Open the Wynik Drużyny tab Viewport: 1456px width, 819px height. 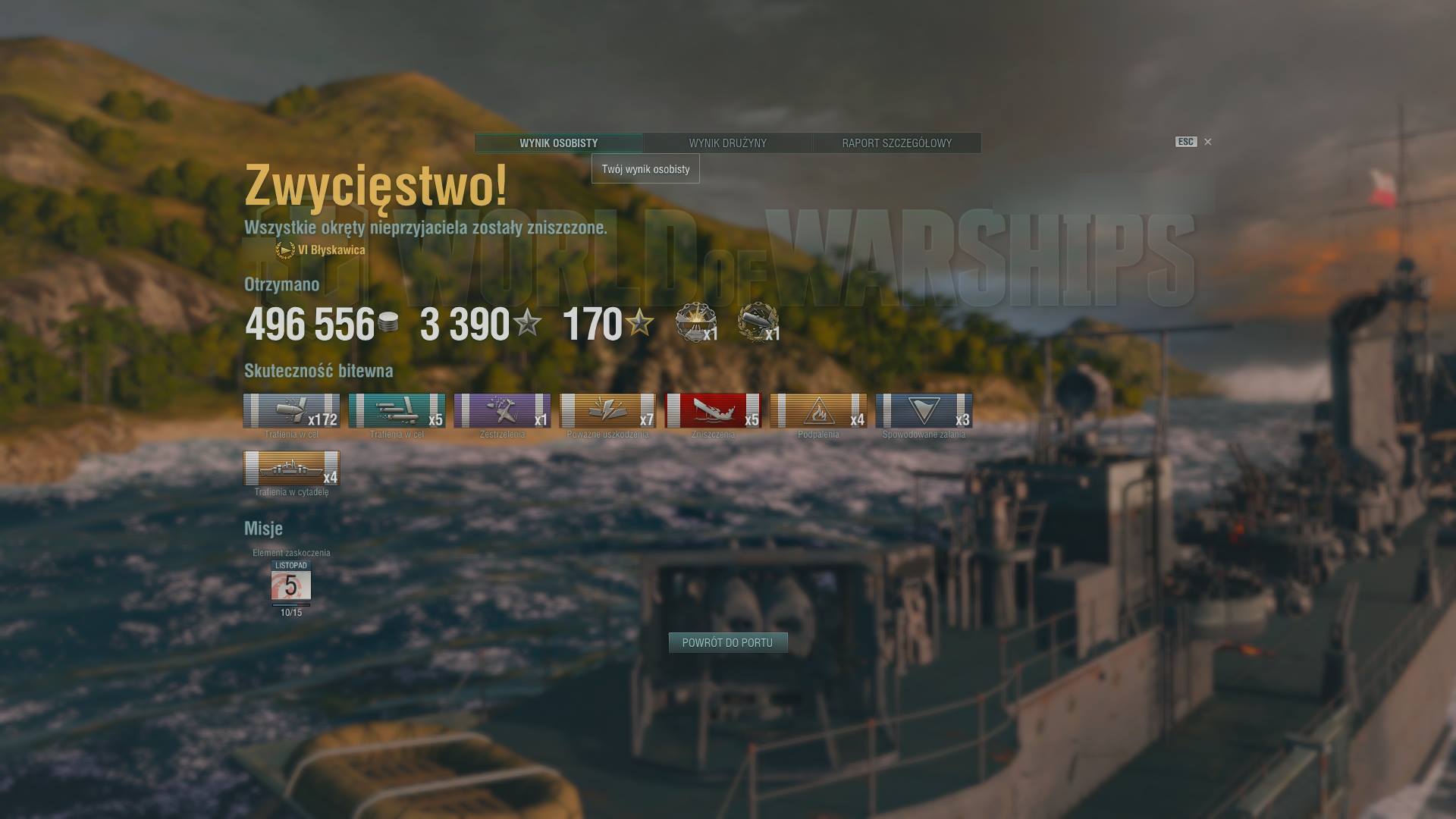coord(727,143)
